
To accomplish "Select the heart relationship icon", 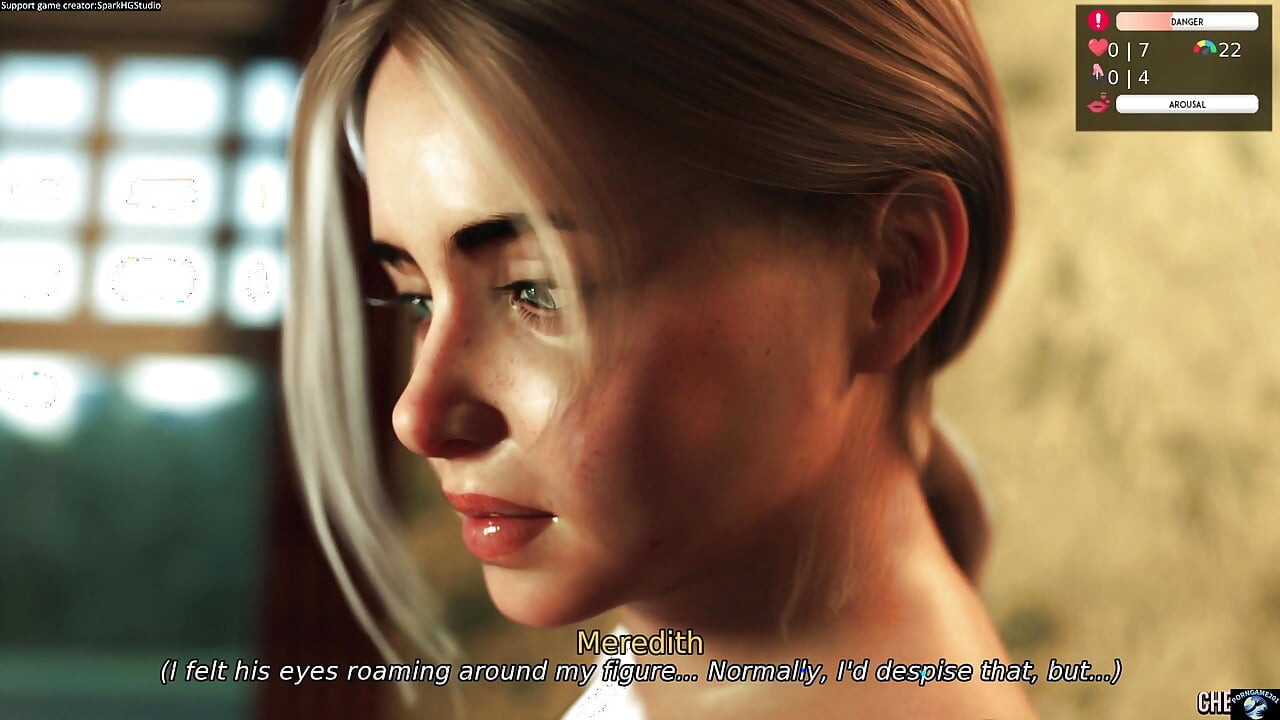I will (x=1097, y=46).
